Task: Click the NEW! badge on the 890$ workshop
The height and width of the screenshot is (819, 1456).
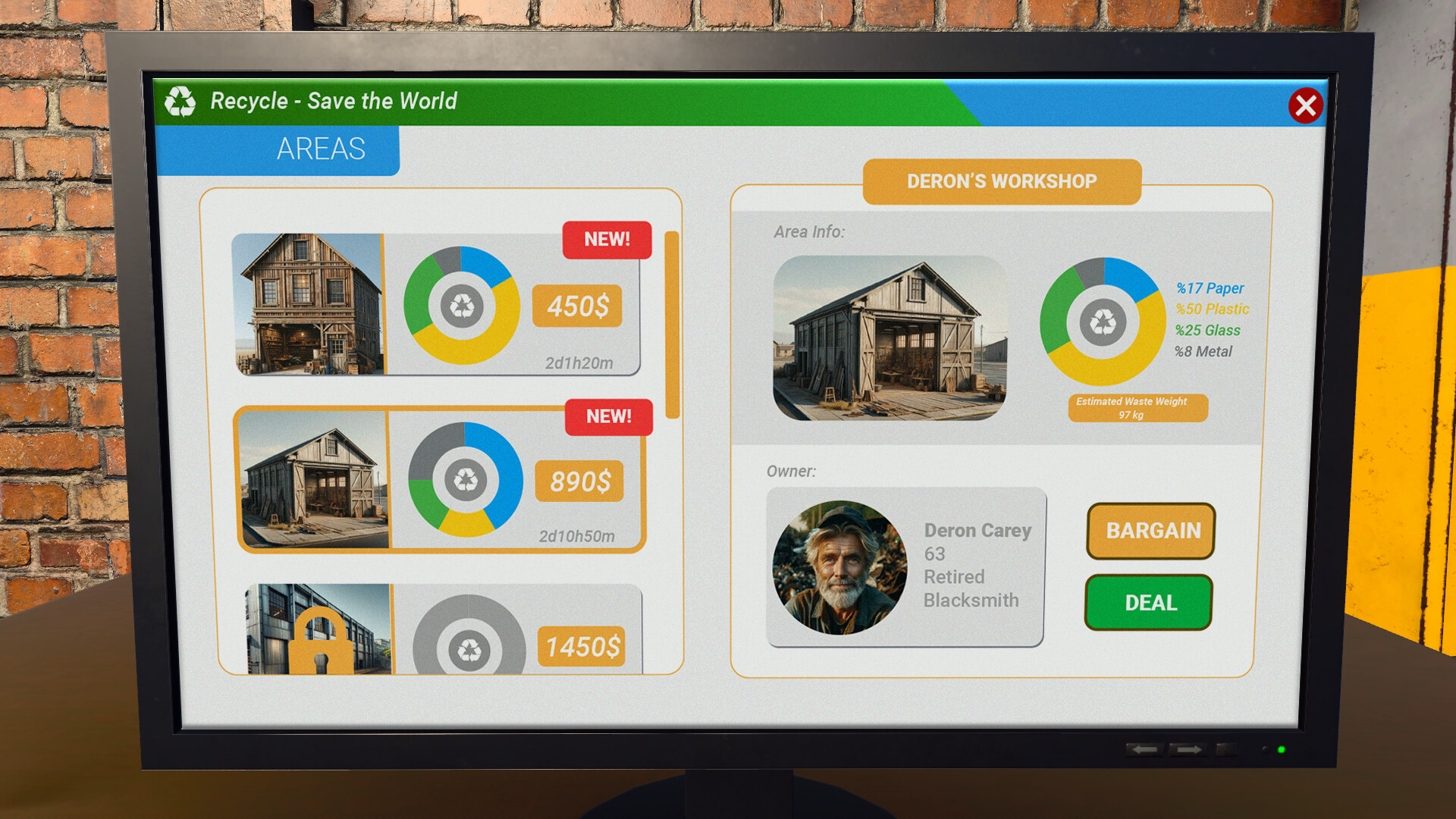Action: [x=609, y=416]
